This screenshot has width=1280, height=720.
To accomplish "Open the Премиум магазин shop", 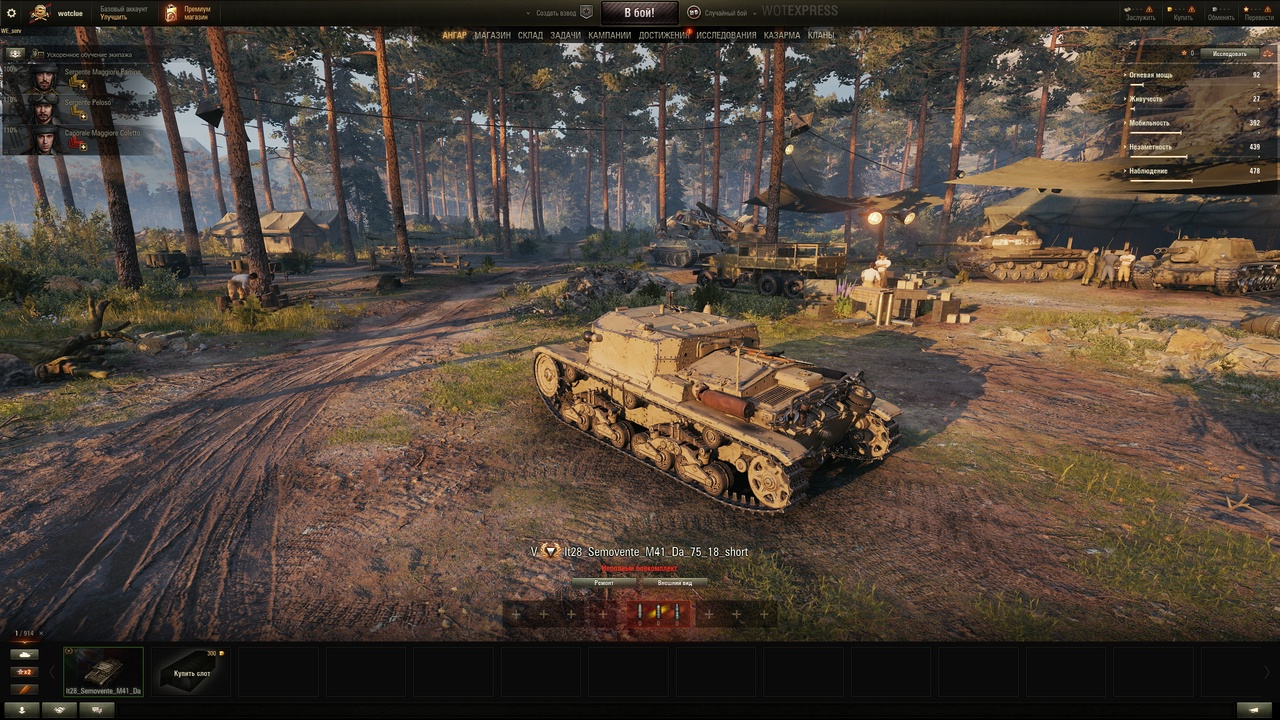I will pyautogui.click(x=188, y=13).
